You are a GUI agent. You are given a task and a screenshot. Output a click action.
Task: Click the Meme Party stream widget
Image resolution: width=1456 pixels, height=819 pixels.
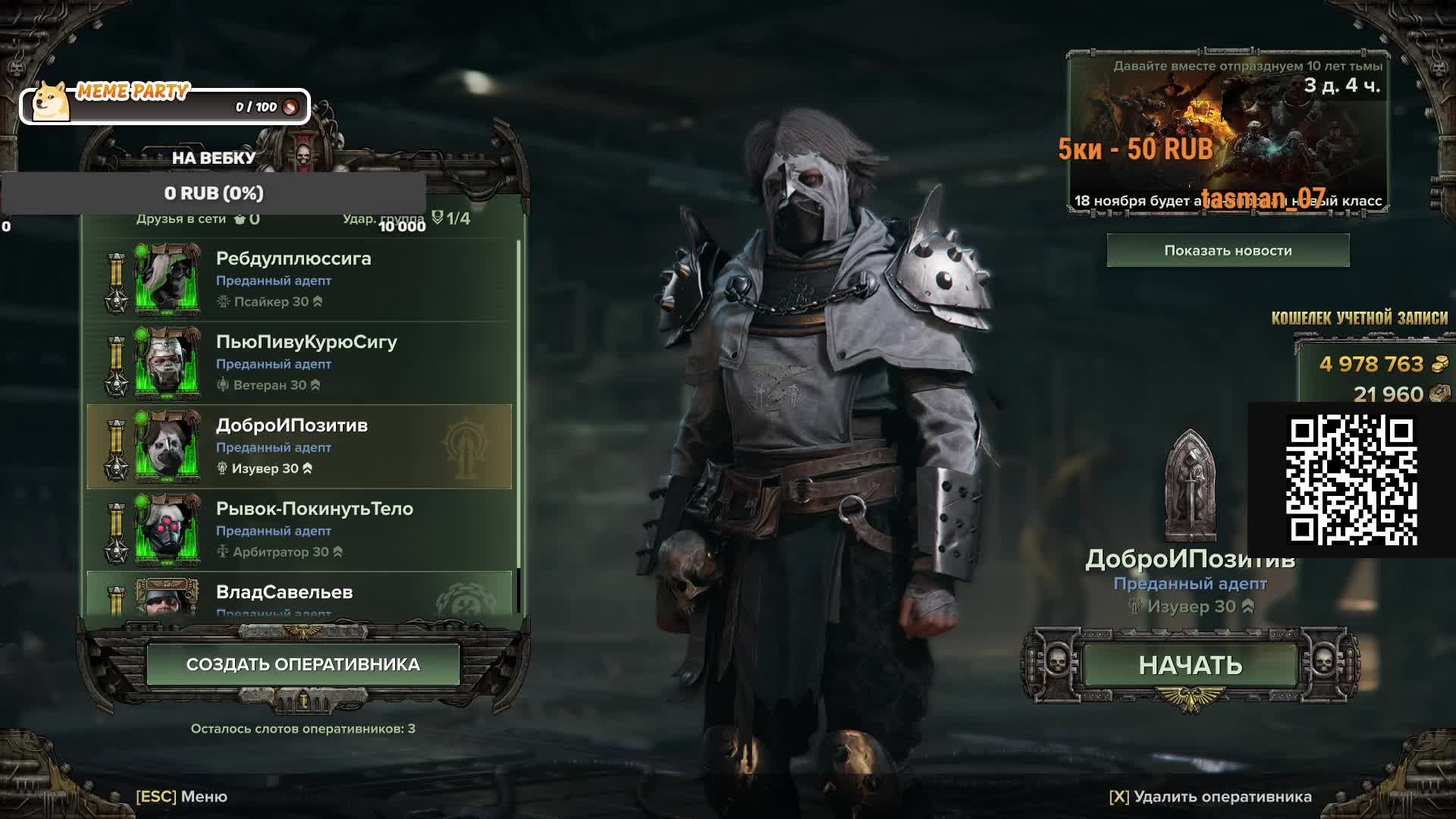click(165, 105)
